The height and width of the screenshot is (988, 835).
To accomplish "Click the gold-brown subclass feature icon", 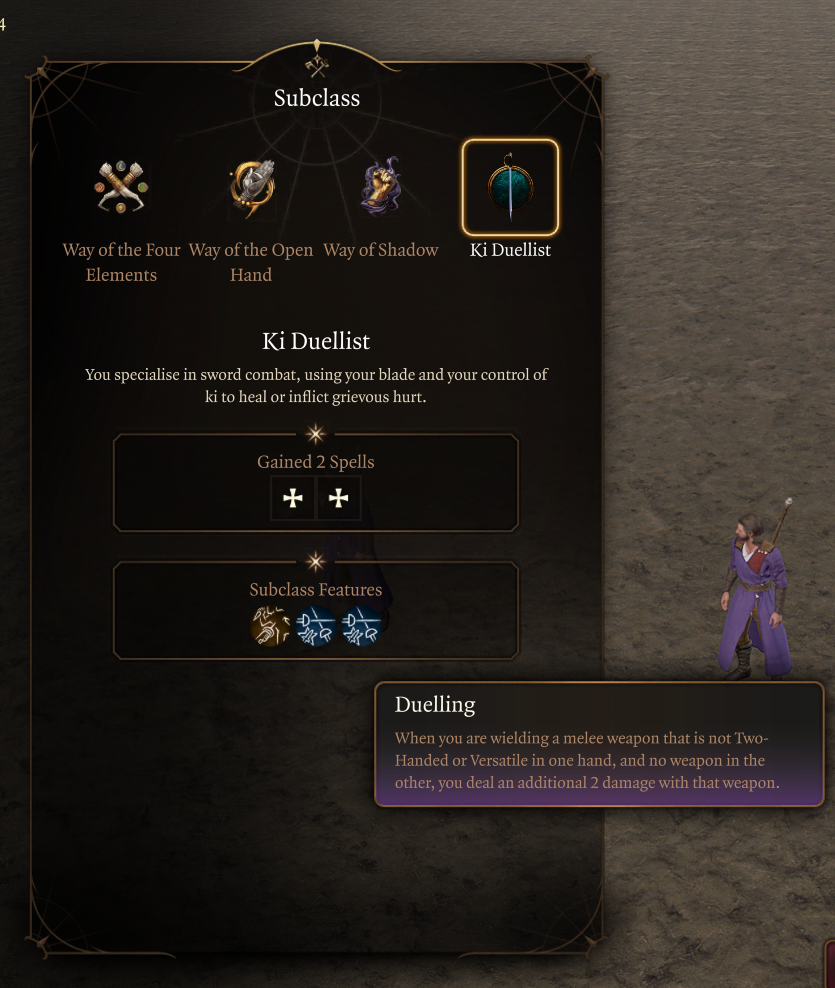I will pos(270,627).
